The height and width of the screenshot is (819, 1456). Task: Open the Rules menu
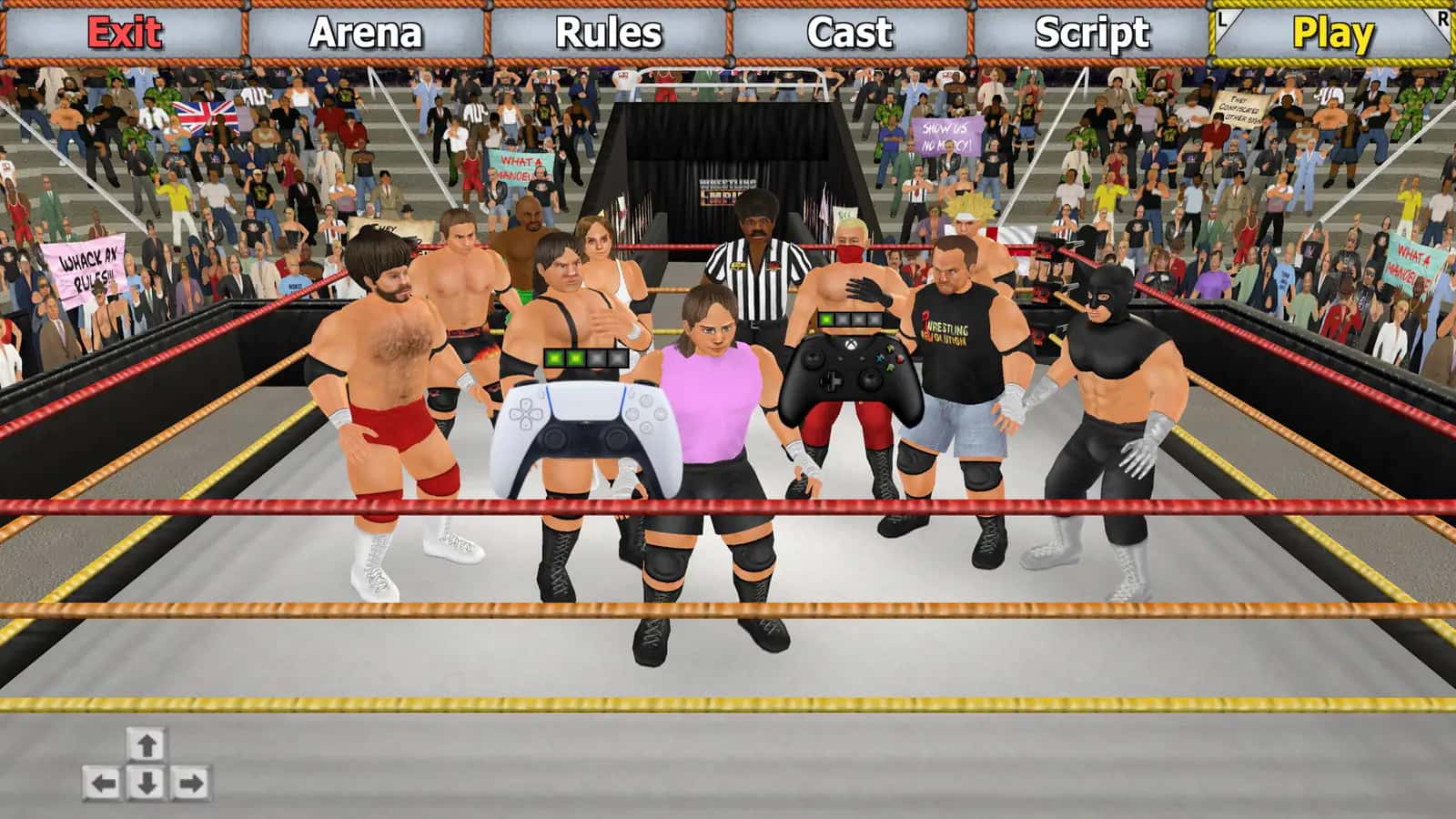[608, 32]
